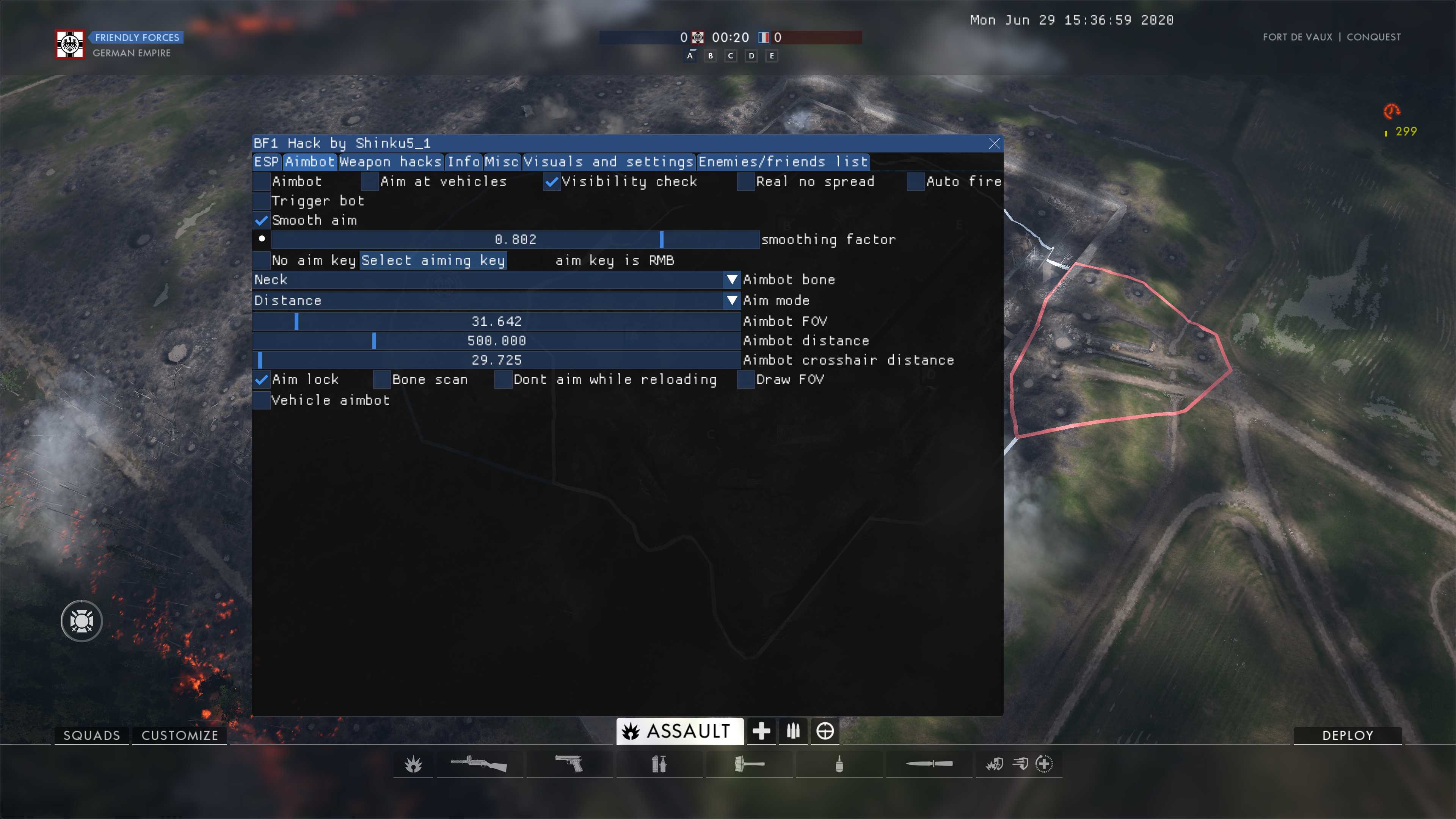Select the pistol sidearm loadout slot
Viewport: 1456px width, 819px height.
[569, 764]
